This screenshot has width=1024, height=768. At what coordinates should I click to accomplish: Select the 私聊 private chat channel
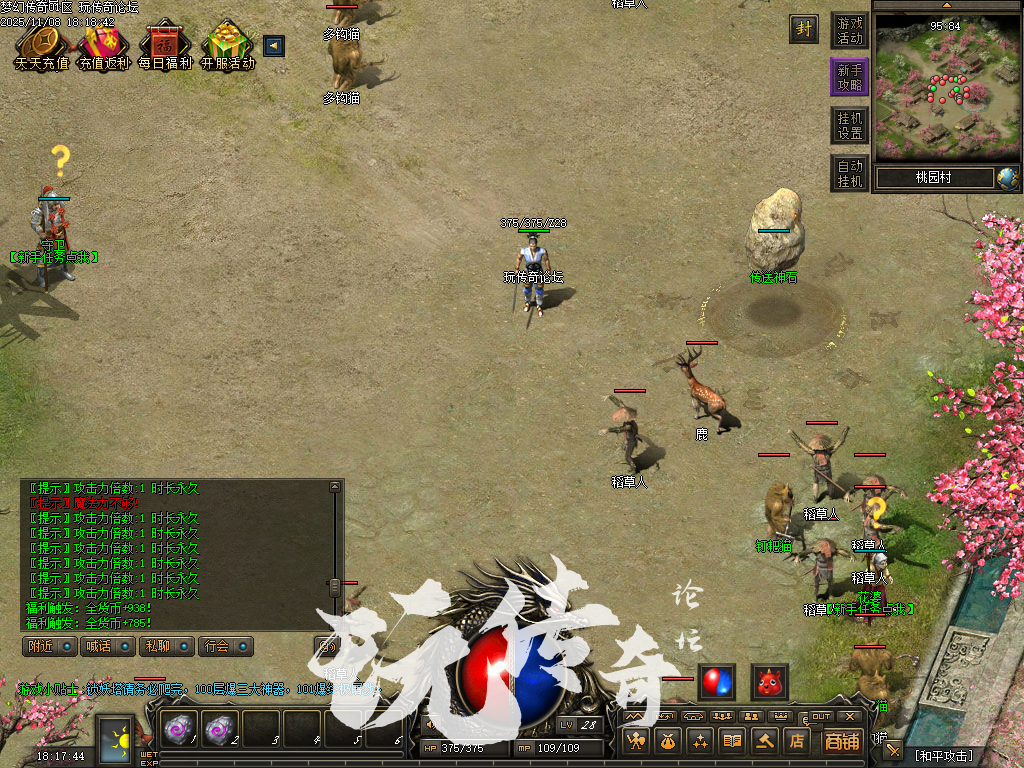click(x=166, y=646)
